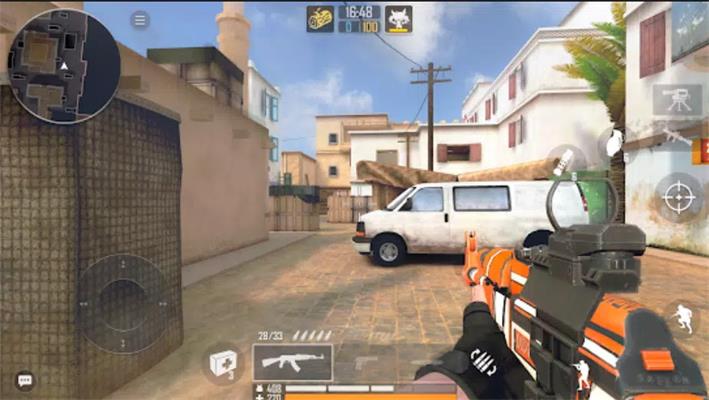This screenshot has width=709, height=400.
Task: Click the wolf team emblem
Action: pyautogui.click(x=399, y=18)
